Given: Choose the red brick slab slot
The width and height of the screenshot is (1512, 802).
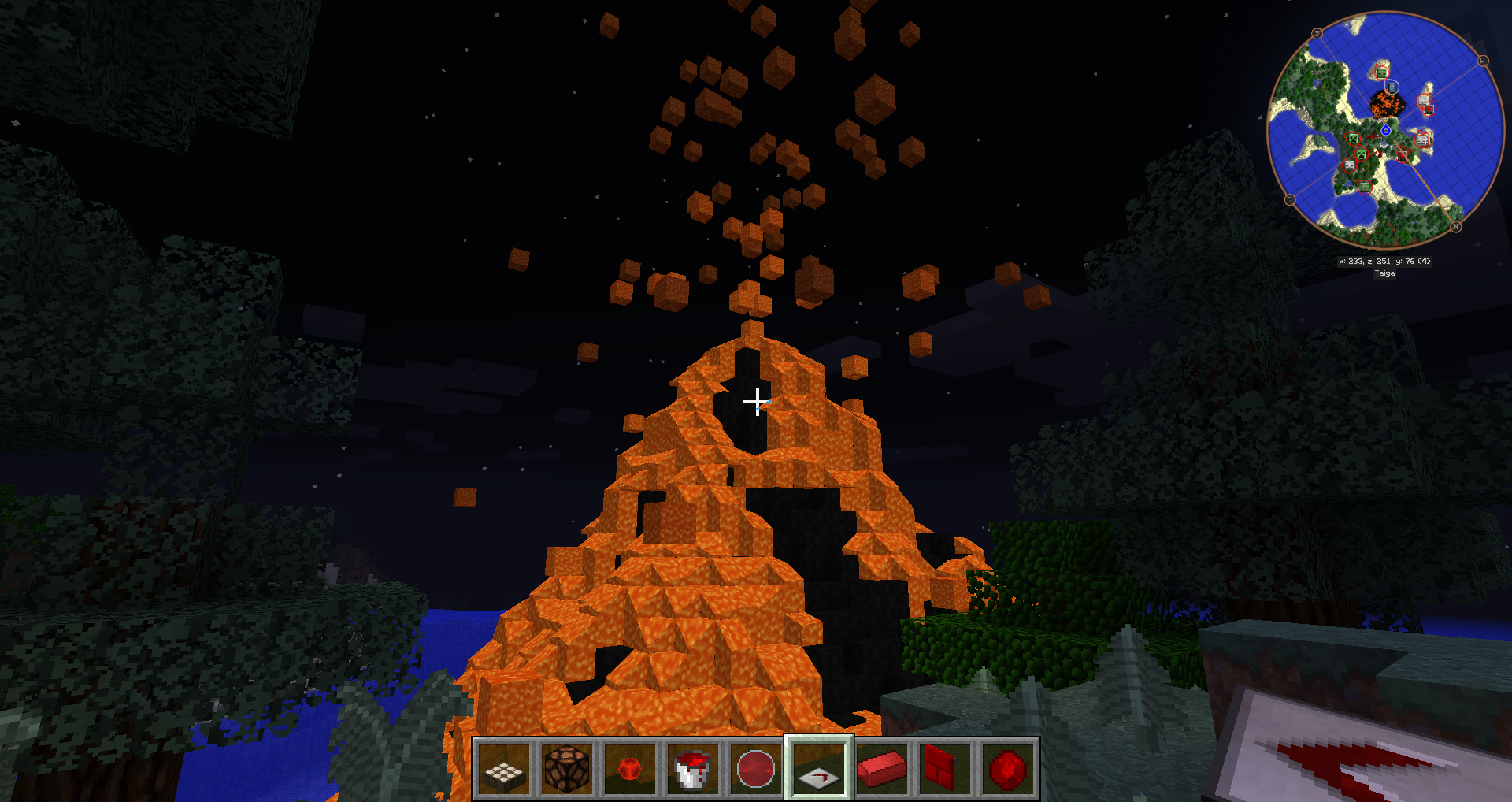Looking at the screenshot, I should point(882,769).
